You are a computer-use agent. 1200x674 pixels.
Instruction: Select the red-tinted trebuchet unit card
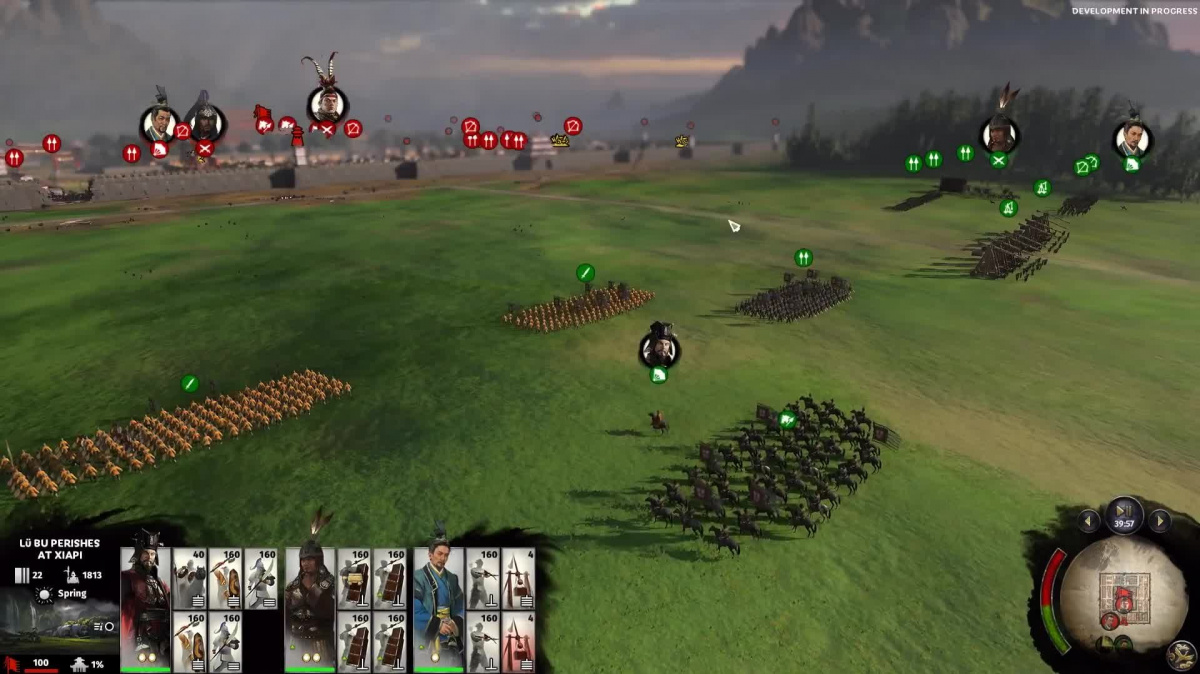coord(518,642)
